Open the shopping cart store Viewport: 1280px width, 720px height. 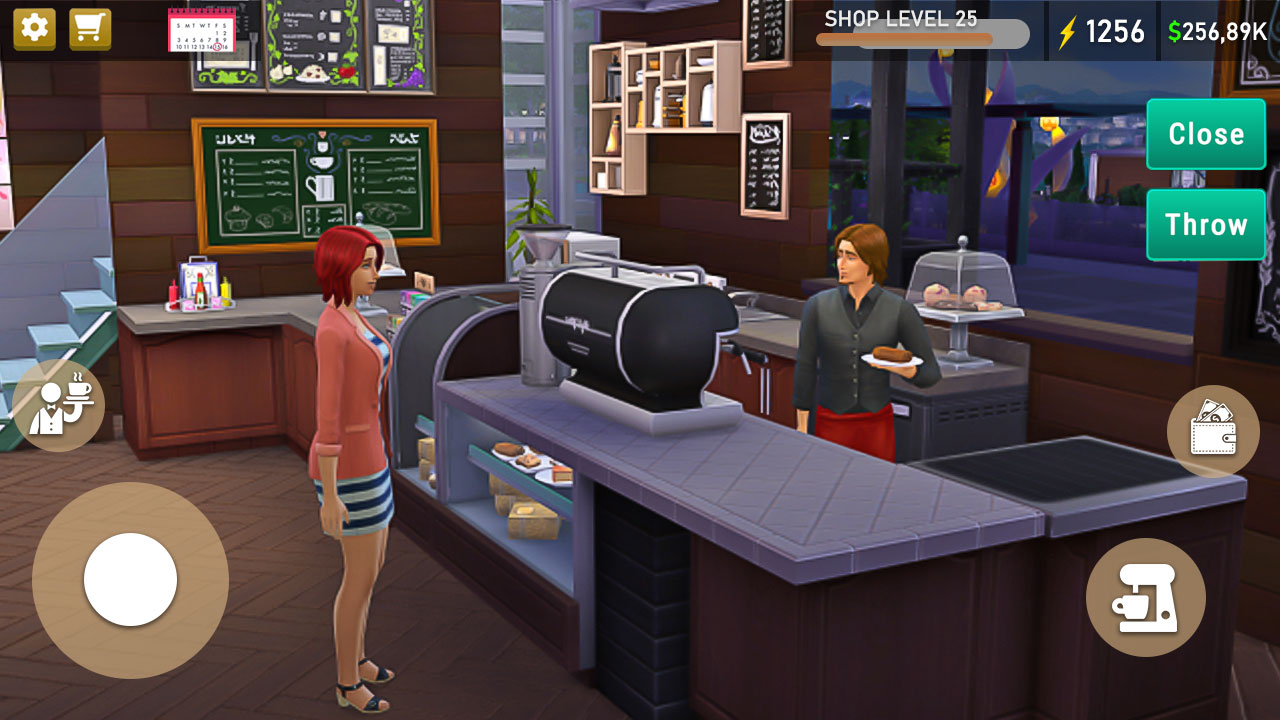(88, 29)
